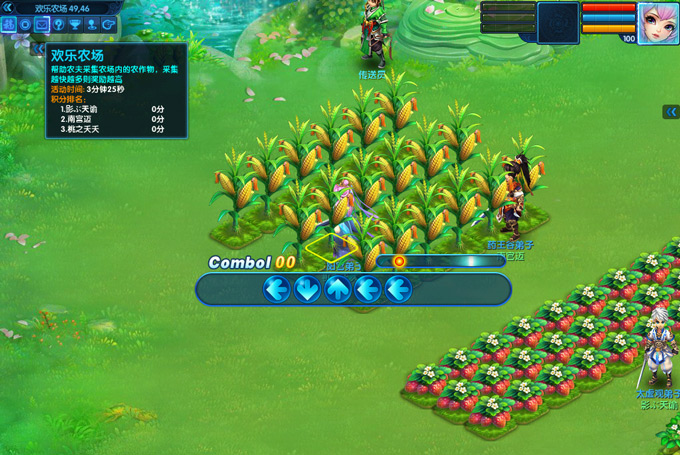Open the mail envelope icon
The height and width of the screenshot is (455, 680).
tap(41, 23)
